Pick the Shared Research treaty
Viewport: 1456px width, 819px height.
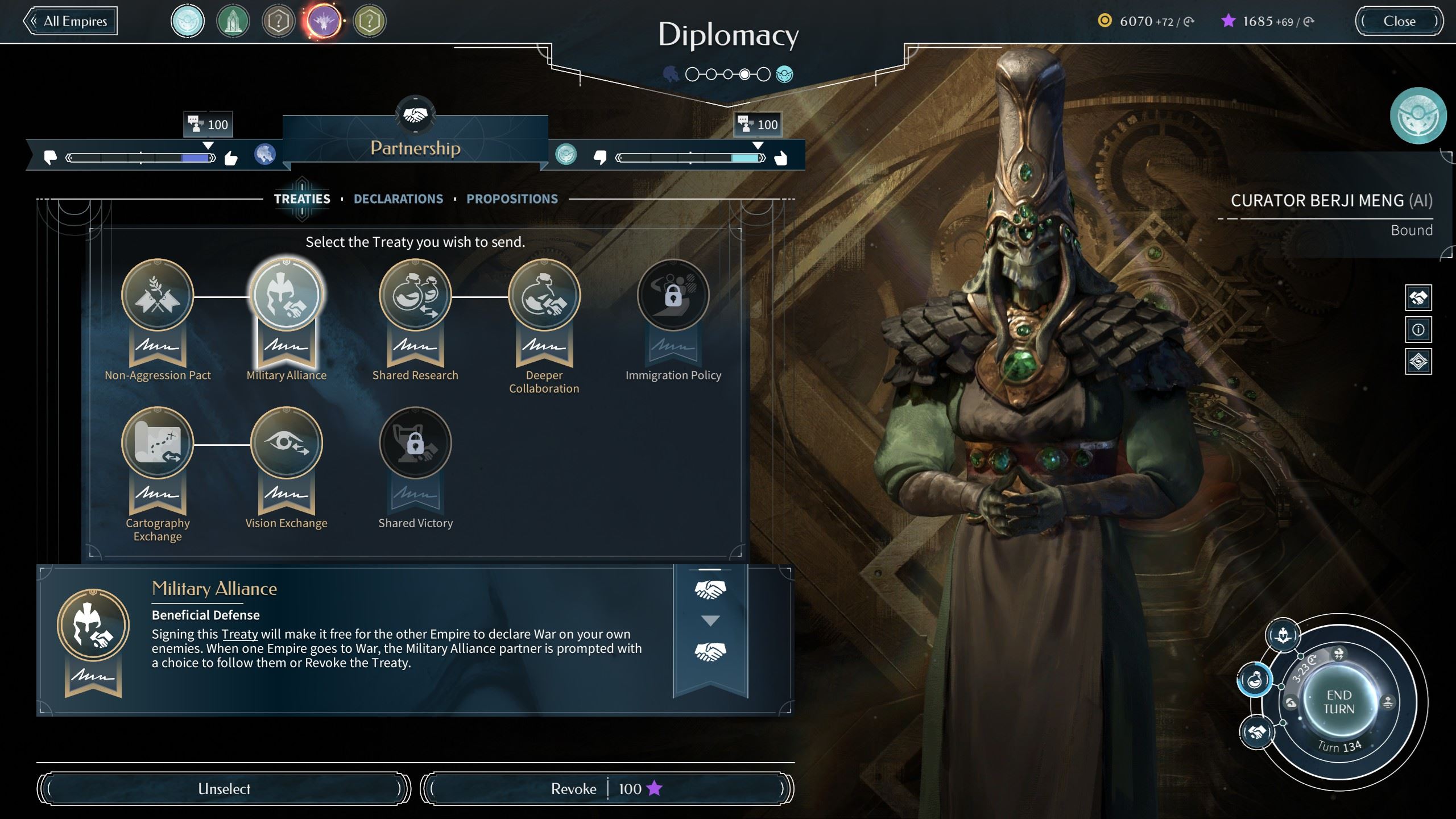[x=415, y=295]
